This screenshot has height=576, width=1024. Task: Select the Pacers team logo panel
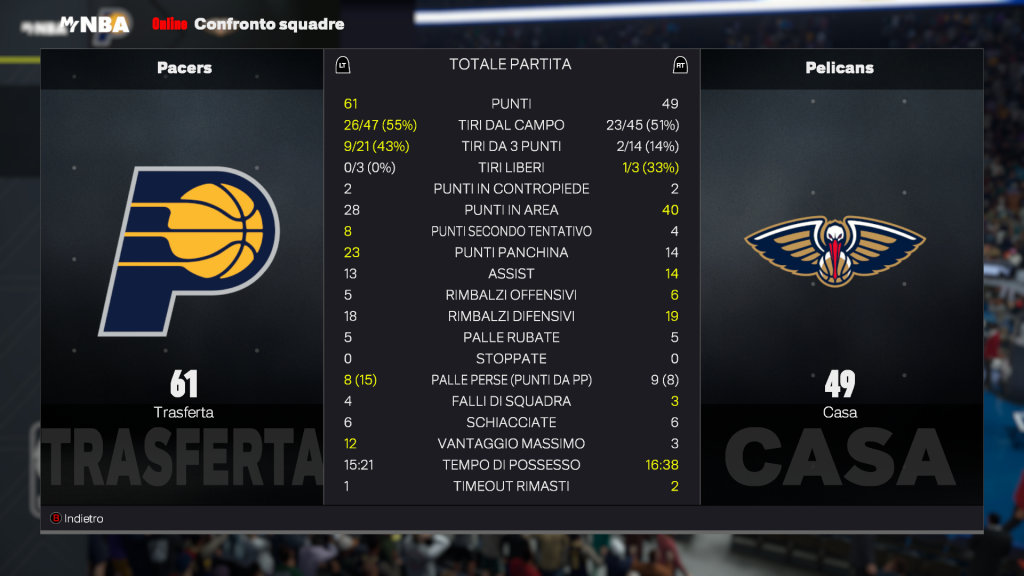pos(185,251)
